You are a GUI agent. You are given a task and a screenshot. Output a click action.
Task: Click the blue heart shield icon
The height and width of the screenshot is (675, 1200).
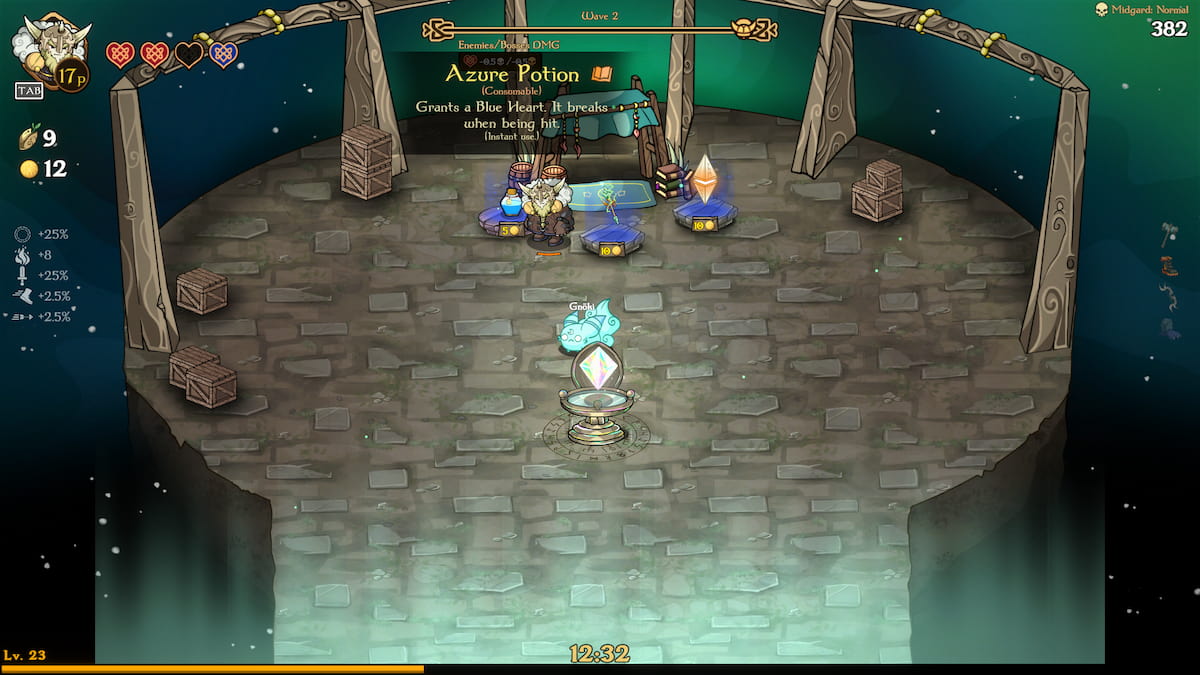coord(223,54)
